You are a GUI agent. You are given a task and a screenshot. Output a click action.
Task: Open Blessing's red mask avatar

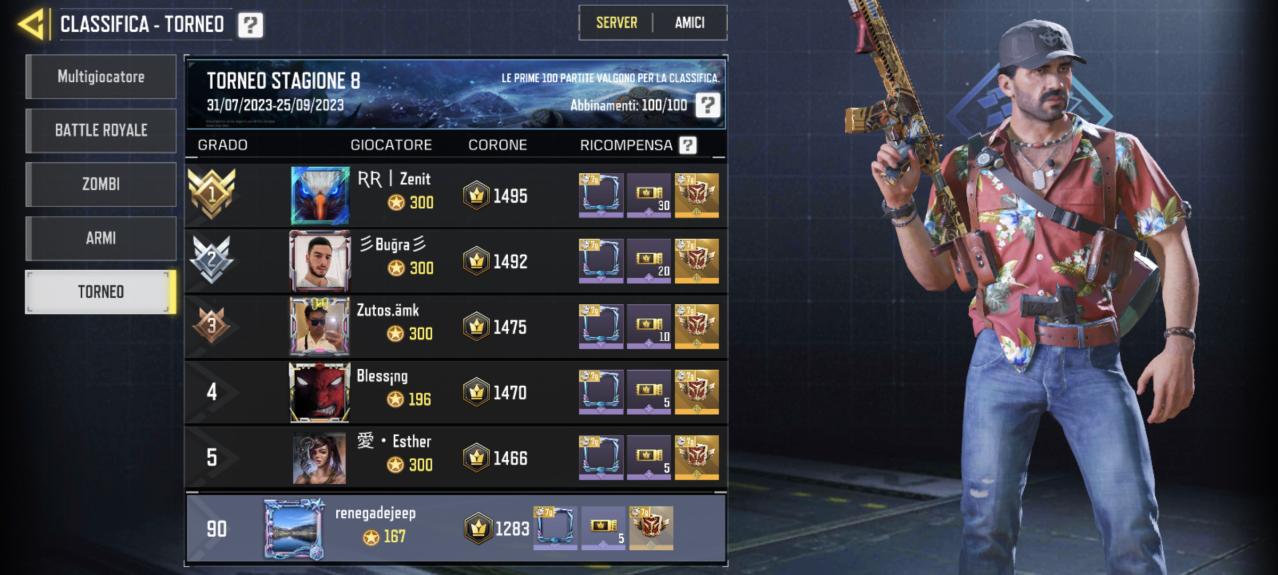point(319,392)
